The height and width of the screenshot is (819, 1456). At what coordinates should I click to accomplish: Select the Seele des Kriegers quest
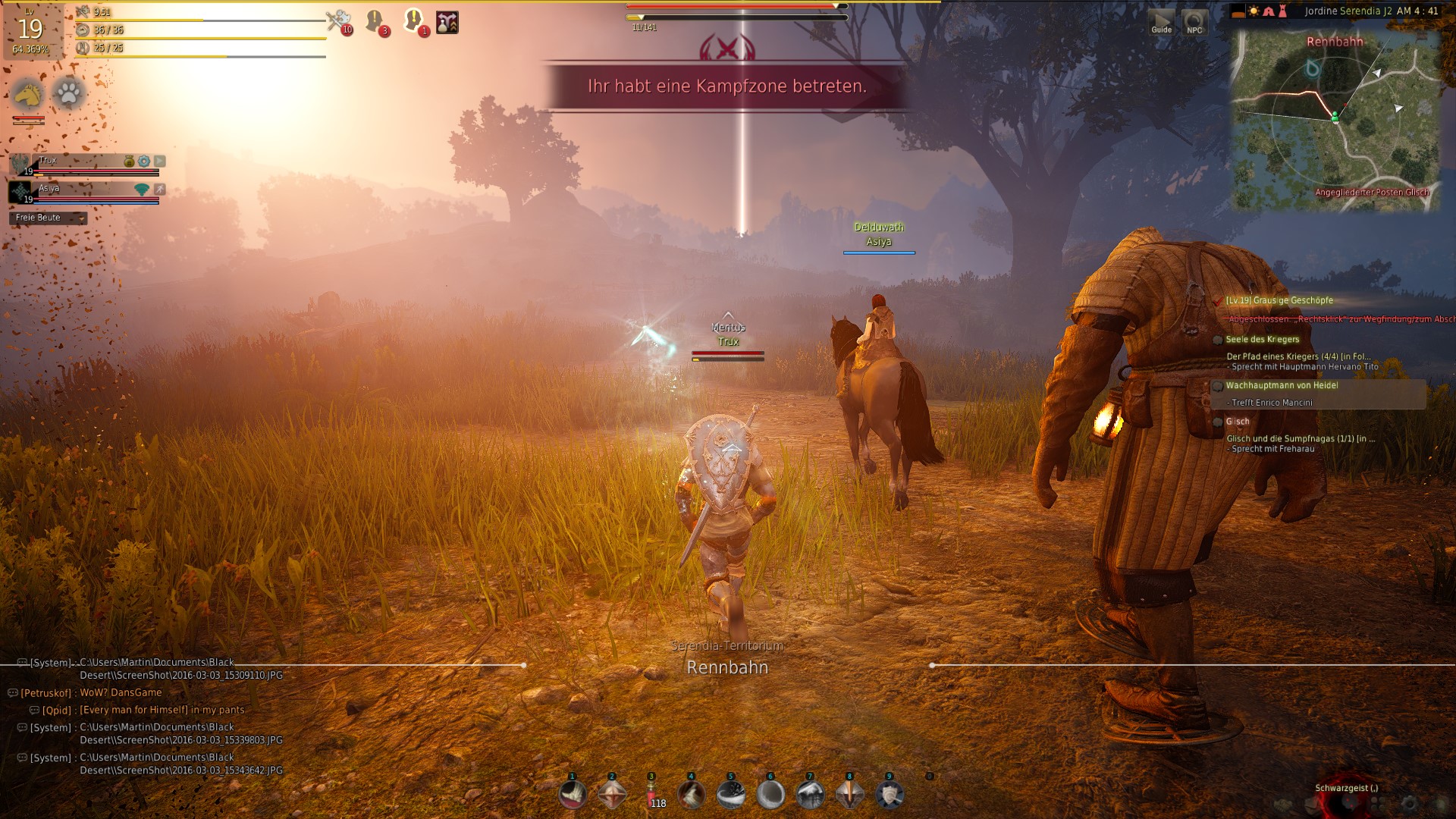1262,339
